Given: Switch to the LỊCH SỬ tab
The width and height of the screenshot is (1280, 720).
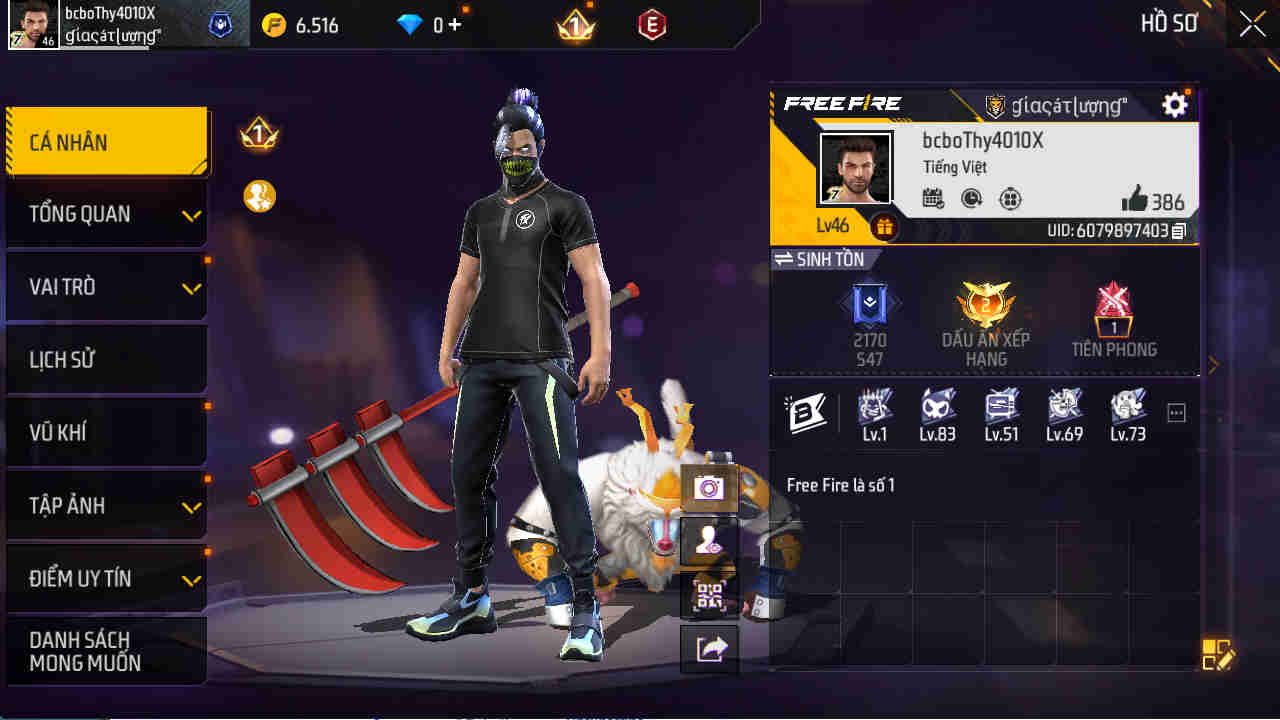Looking at the screenshot, I should 106,359.
